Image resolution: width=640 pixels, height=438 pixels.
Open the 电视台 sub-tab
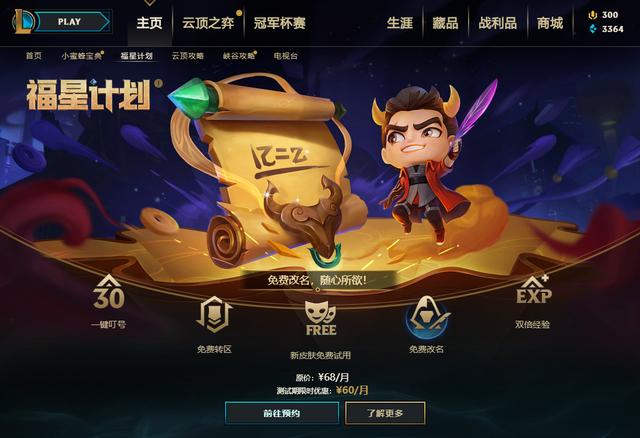click(285, 56)
